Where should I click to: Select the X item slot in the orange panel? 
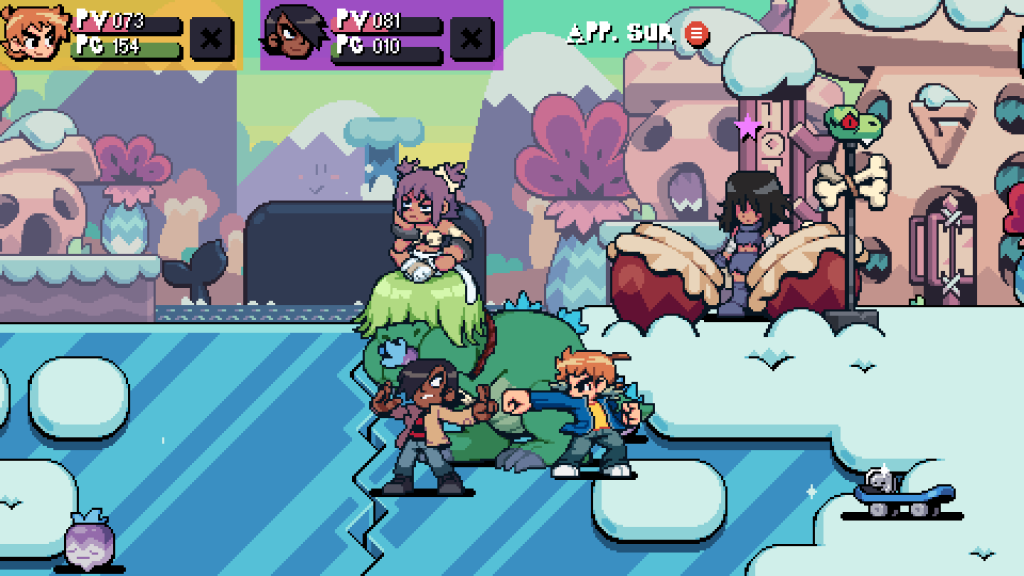(212, 39)
